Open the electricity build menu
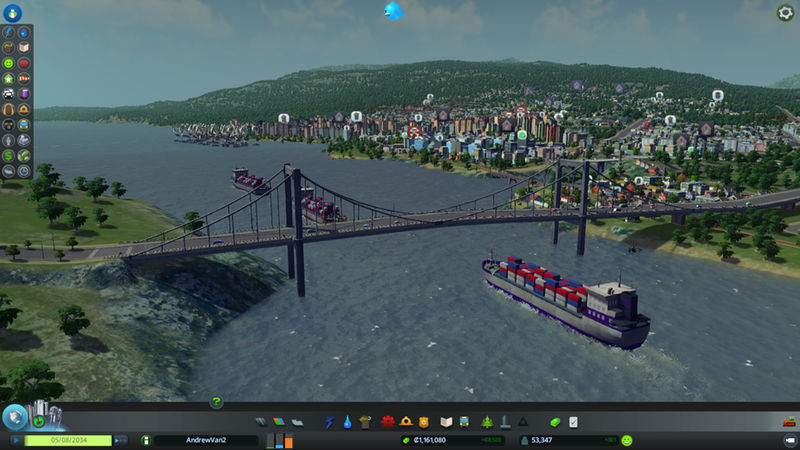Image resolution: width=800 pixels, height=450 pixels. (329, 422)
